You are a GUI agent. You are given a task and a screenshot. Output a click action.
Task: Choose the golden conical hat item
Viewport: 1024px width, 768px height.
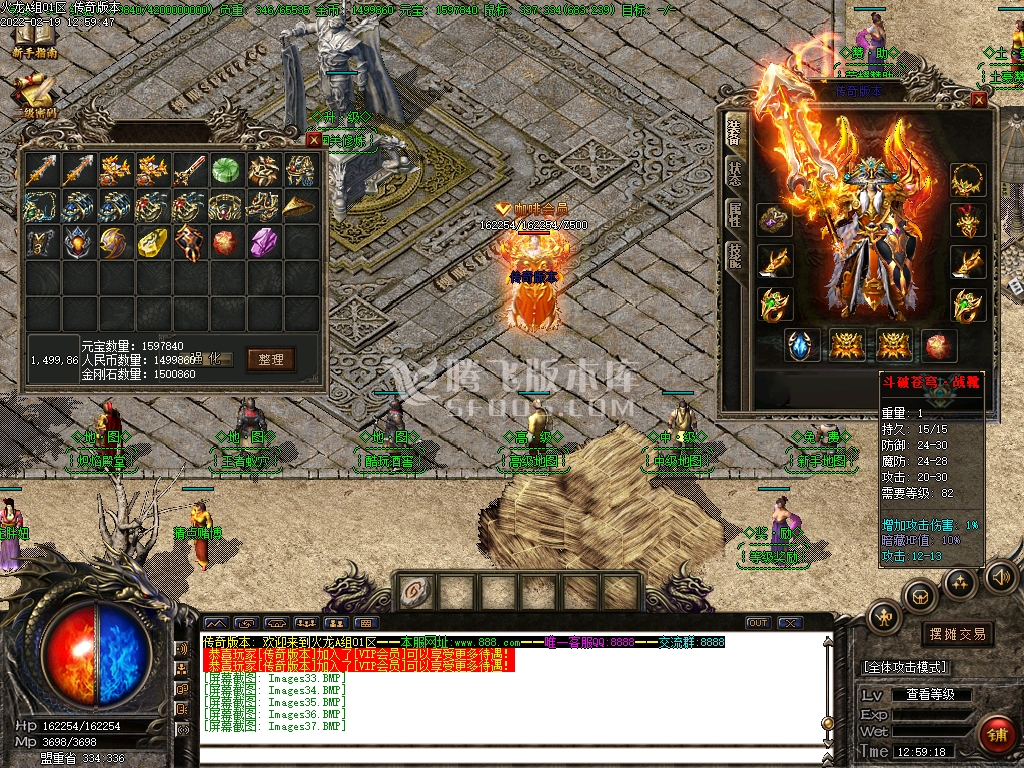pyautogui.click(x=299, y=206)
